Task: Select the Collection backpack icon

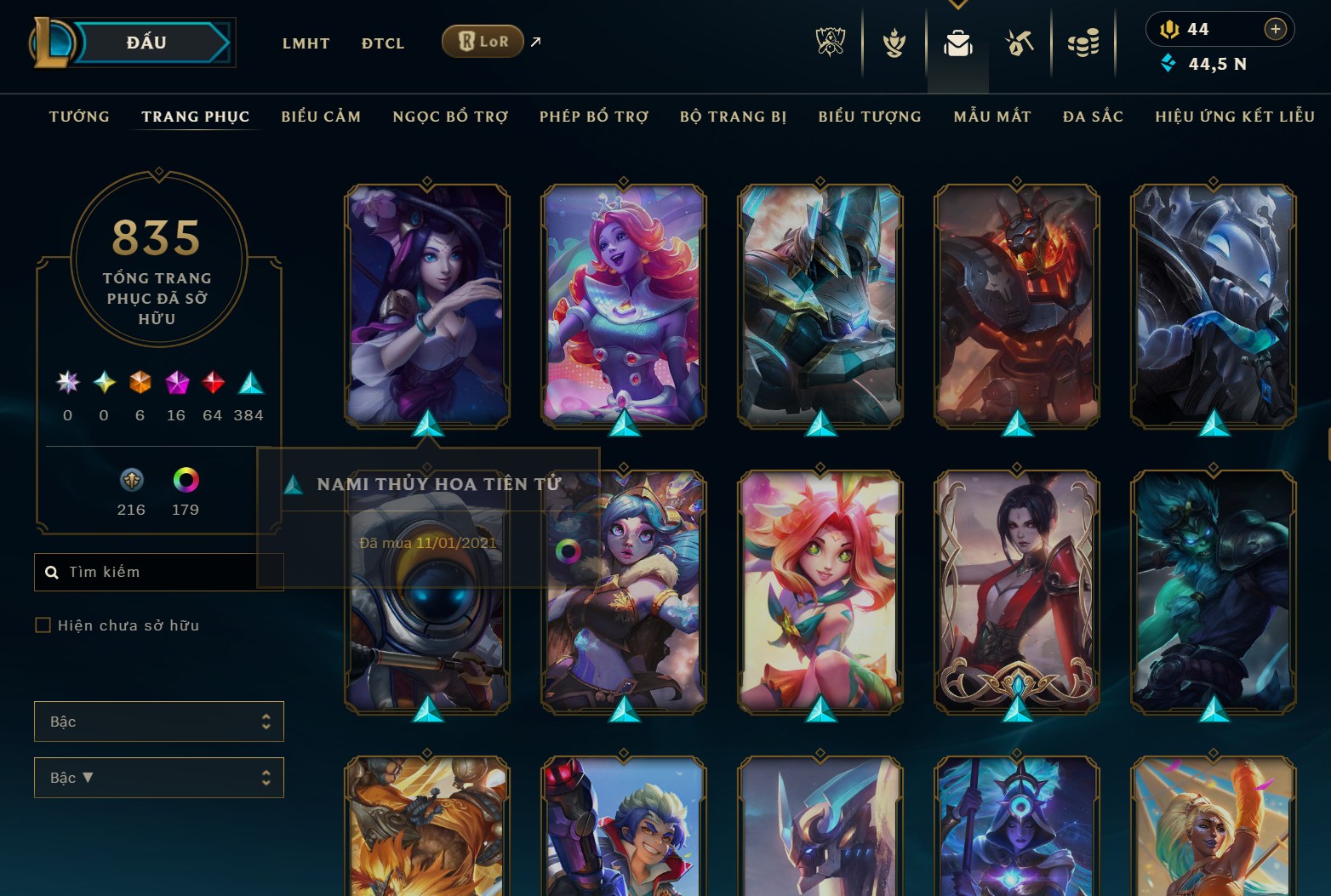Action: [x=957, y=43]
